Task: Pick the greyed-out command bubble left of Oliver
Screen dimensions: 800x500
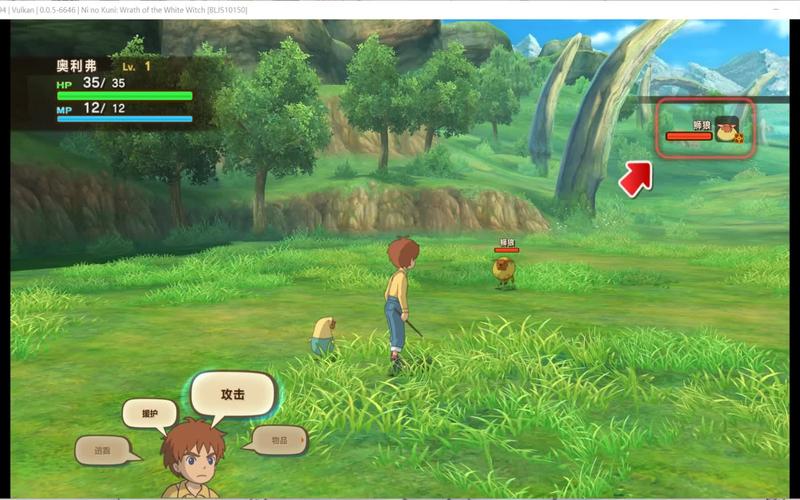Action: tap(103, 451)
